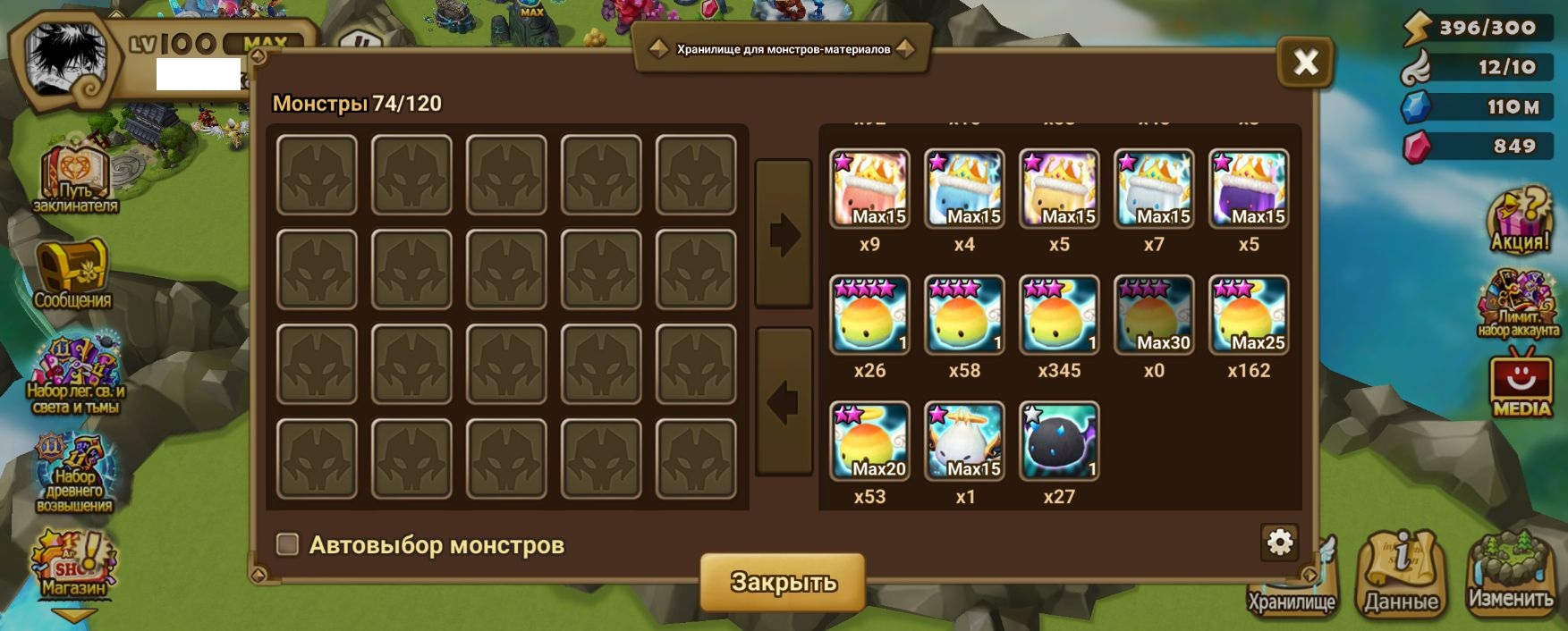
Task: Open the Магазин shop
Action: click(74, 565)
